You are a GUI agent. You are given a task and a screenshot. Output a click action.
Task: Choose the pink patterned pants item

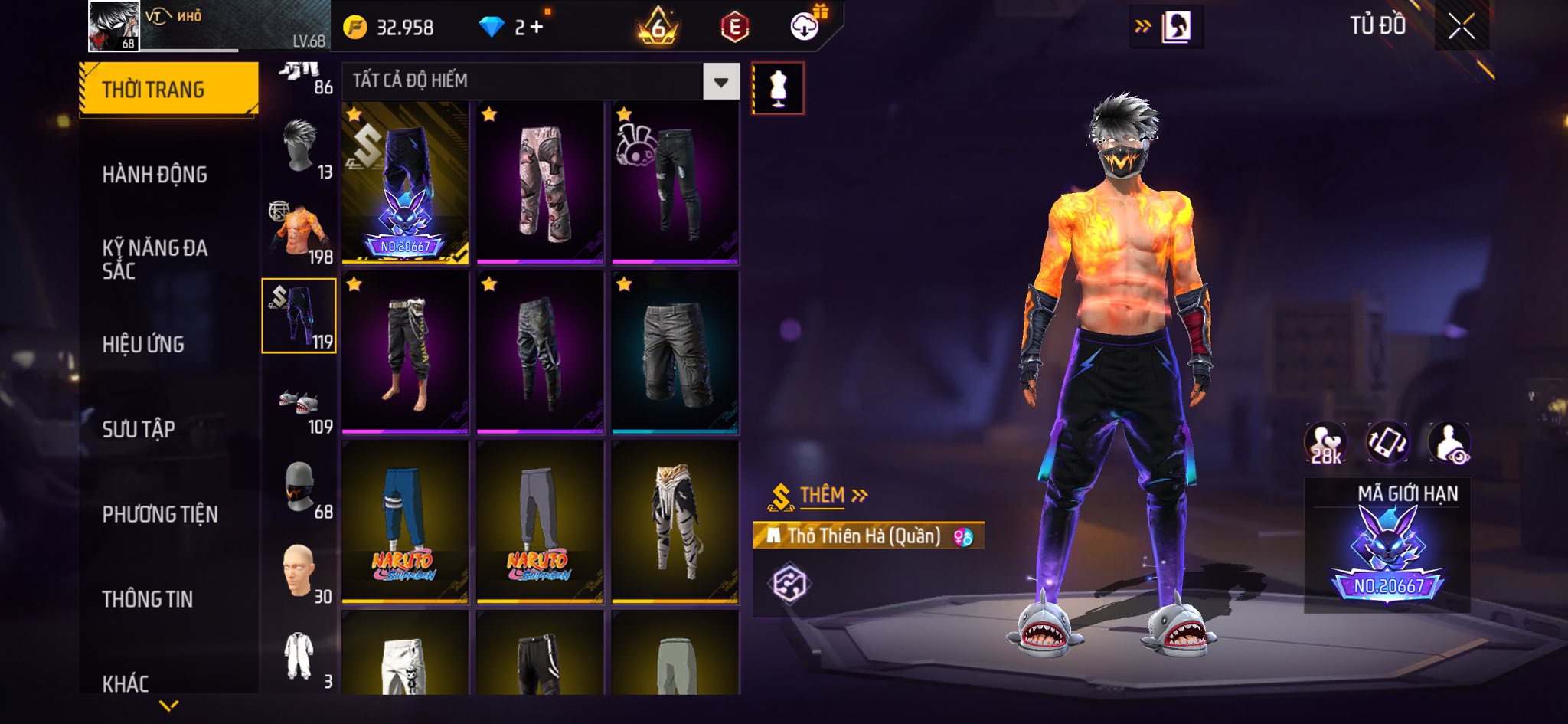tap(540, 183)
